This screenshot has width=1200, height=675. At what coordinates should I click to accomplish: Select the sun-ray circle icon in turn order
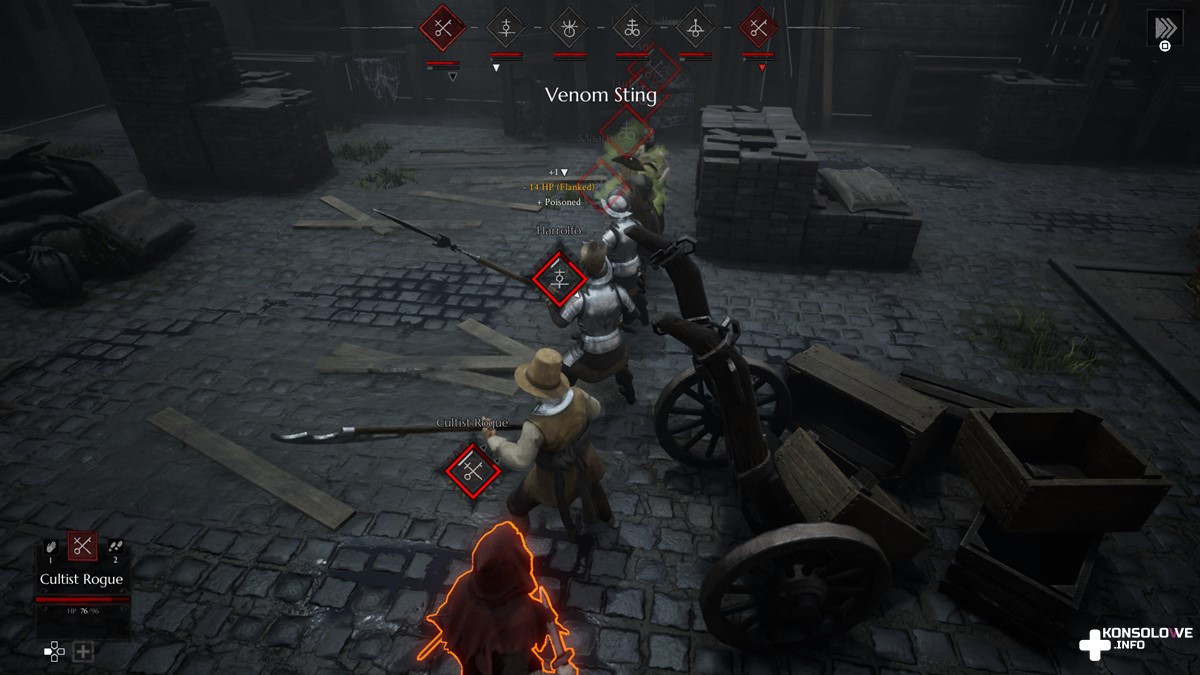(x=569, y=28)
